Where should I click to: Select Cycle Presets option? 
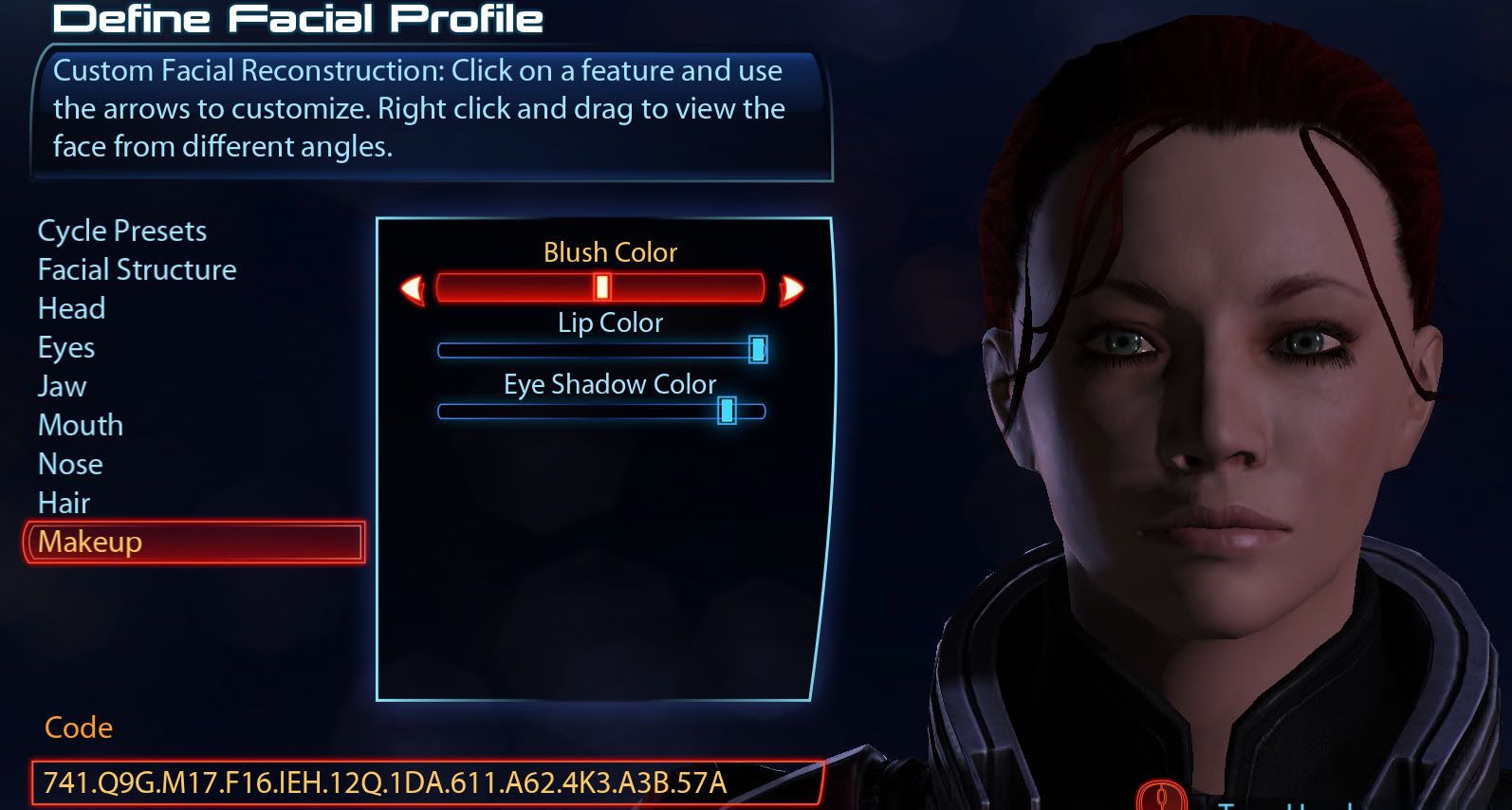pos(121,230)
